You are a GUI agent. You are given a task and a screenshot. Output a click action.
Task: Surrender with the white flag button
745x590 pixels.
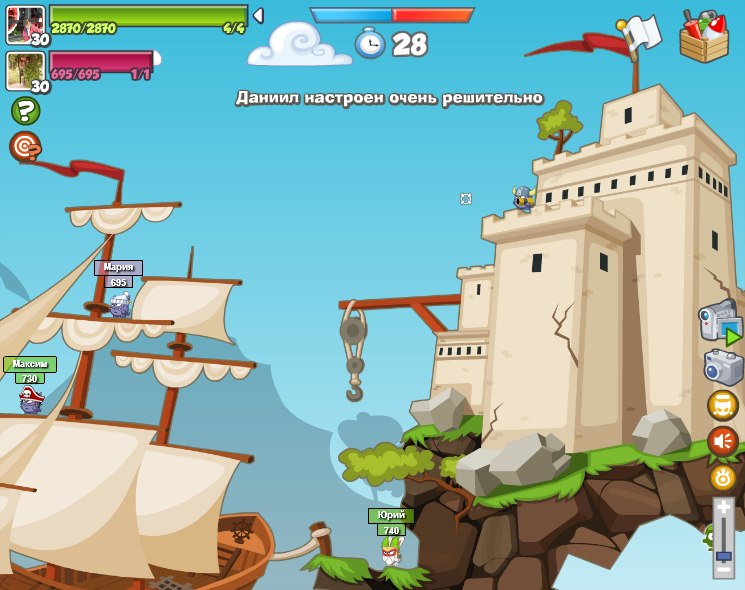click(641, 32)
